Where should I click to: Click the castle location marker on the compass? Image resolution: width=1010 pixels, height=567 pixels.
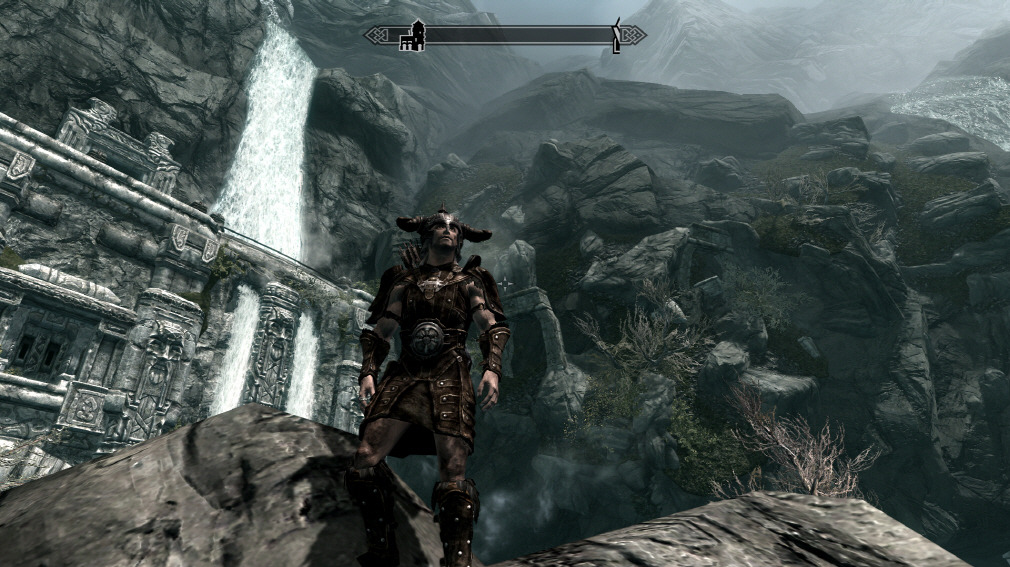(413, 36)
